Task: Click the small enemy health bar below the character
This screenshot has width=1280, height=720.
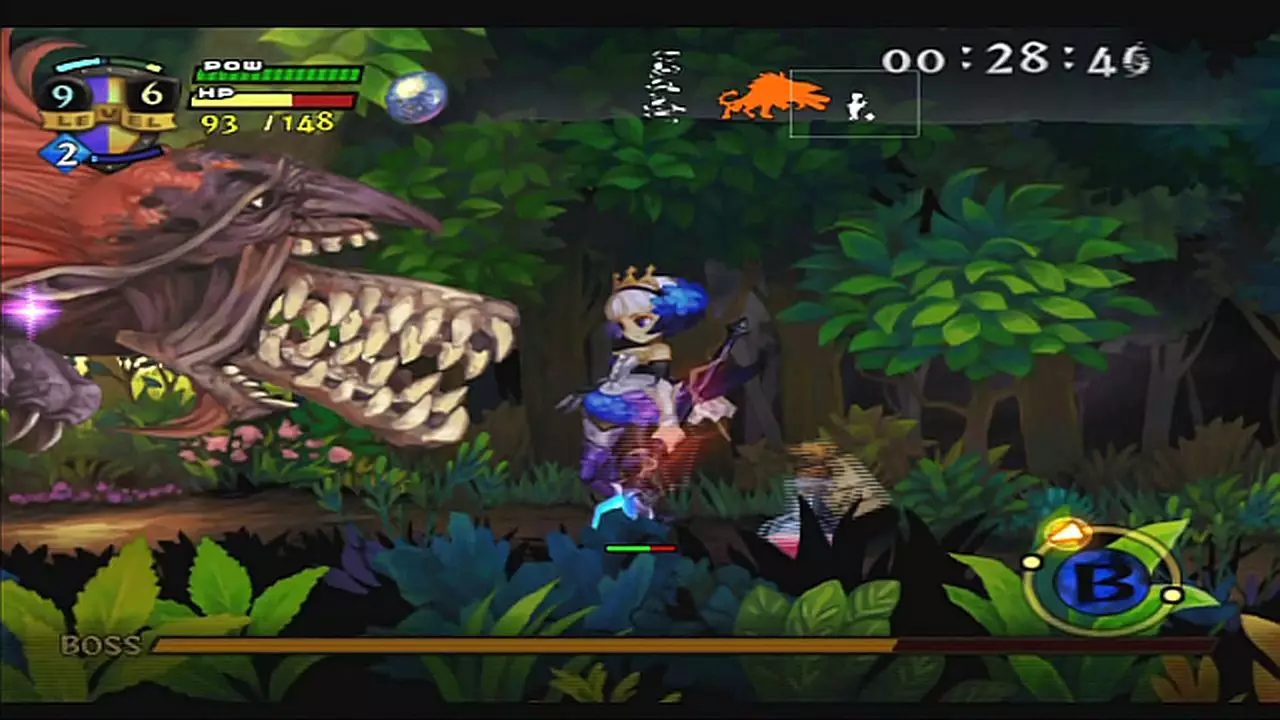Action: (640, 549)
